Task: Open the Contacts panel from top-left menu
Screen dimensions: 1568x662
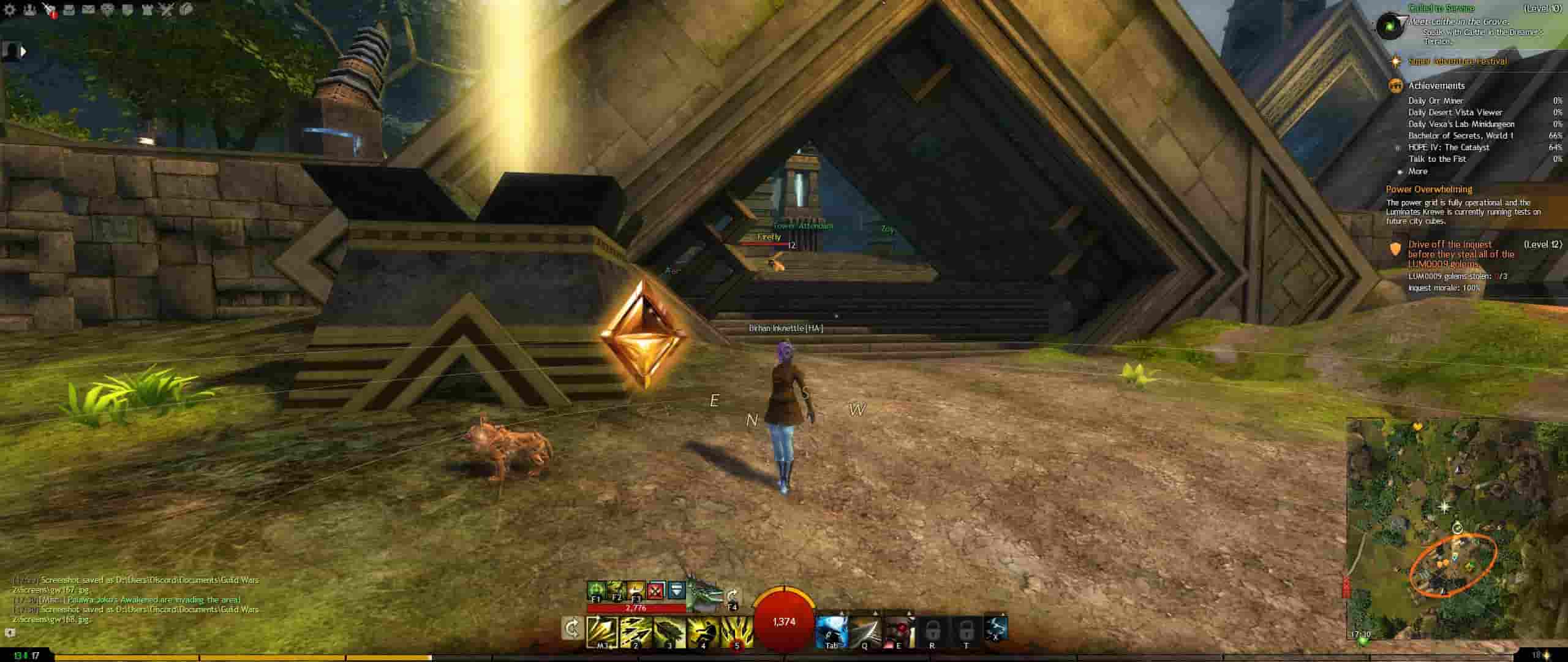Action: point(28,9)
